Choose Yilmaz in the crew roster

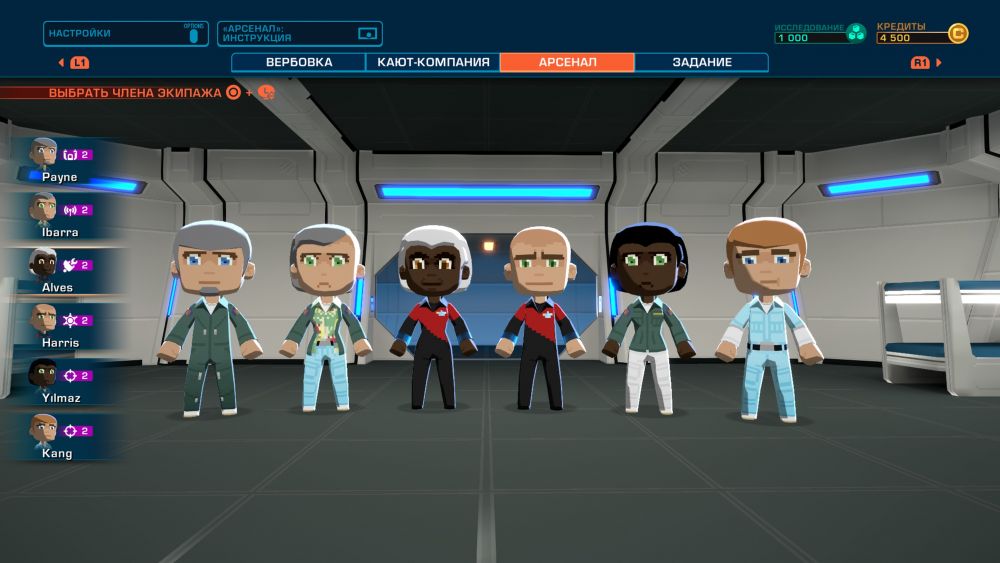(x=62, y=381)
